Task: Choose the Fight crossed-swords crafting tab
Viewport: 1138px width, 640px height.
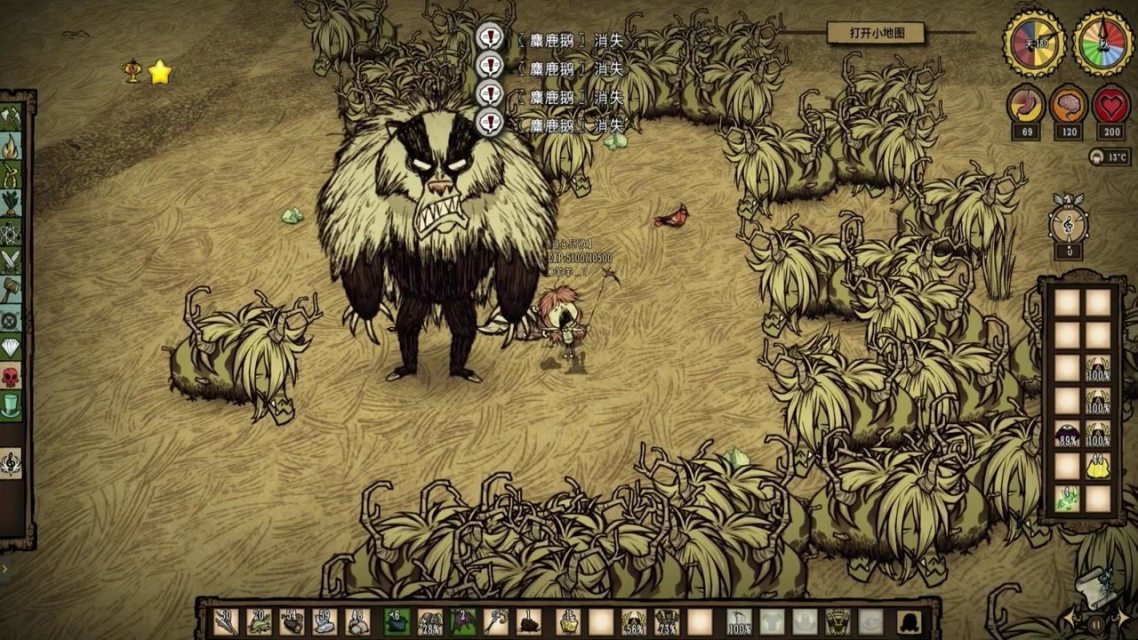Action: click(11, 262)
